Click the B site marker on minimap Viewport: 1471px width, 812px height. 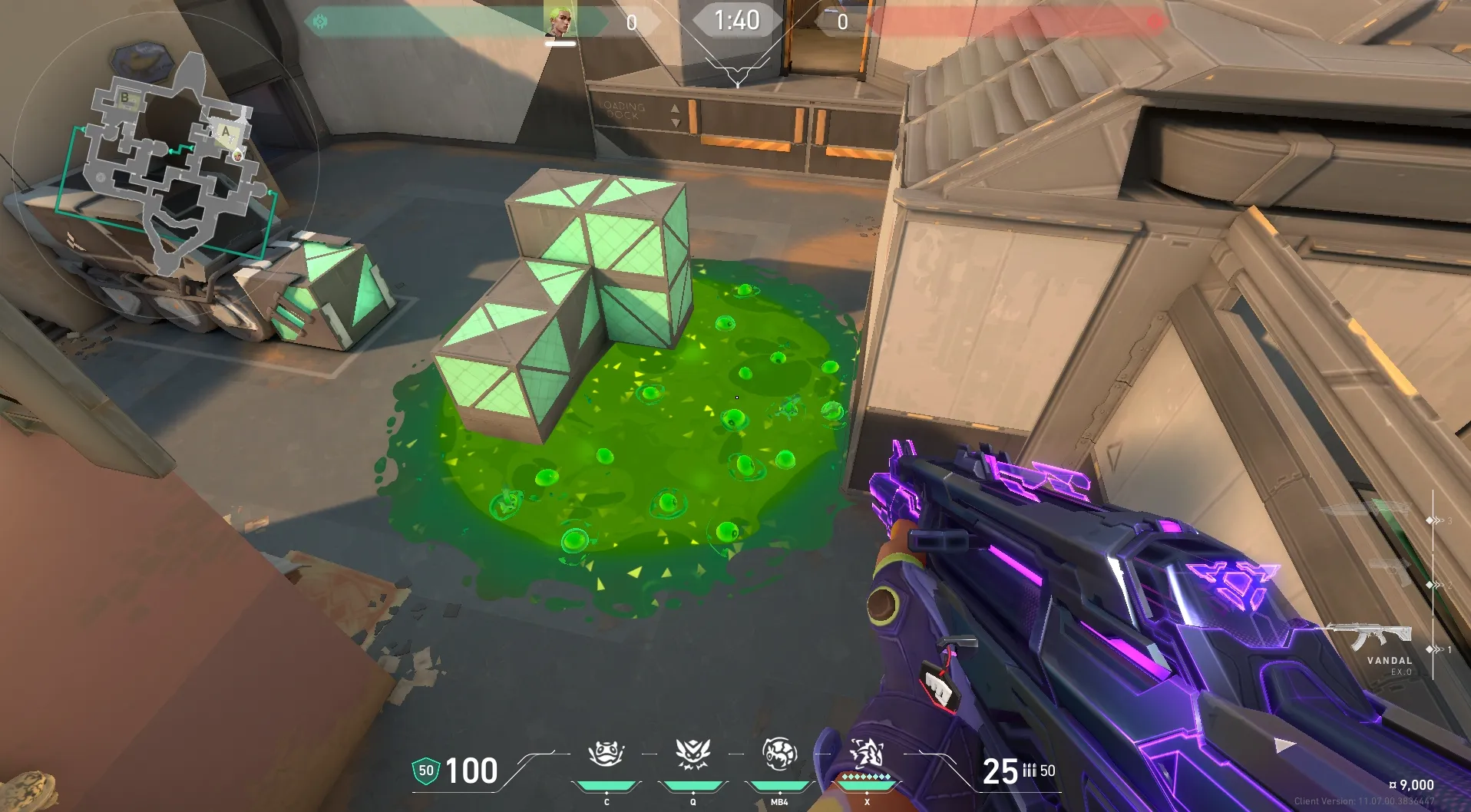point(125,97)
